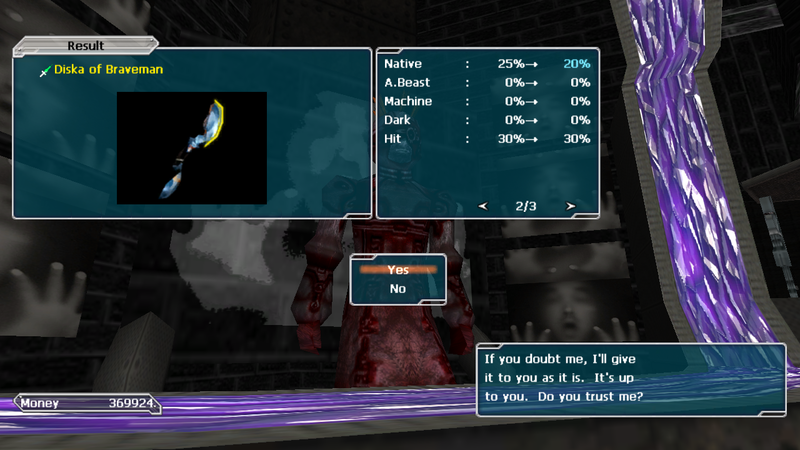Select No to decline the offer
The width and height of the screenshot is (800, 450).
[398, 289]
